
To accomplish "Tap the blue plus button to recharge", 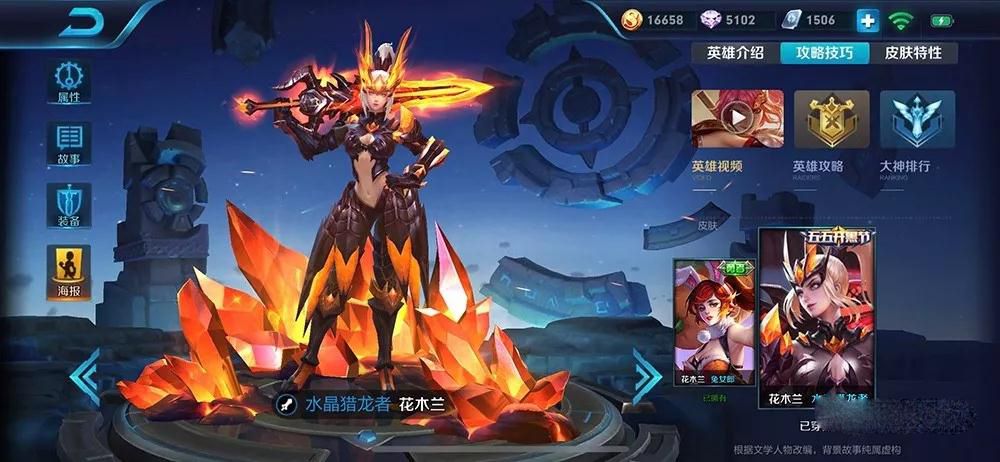I will (x=867, y=20).
